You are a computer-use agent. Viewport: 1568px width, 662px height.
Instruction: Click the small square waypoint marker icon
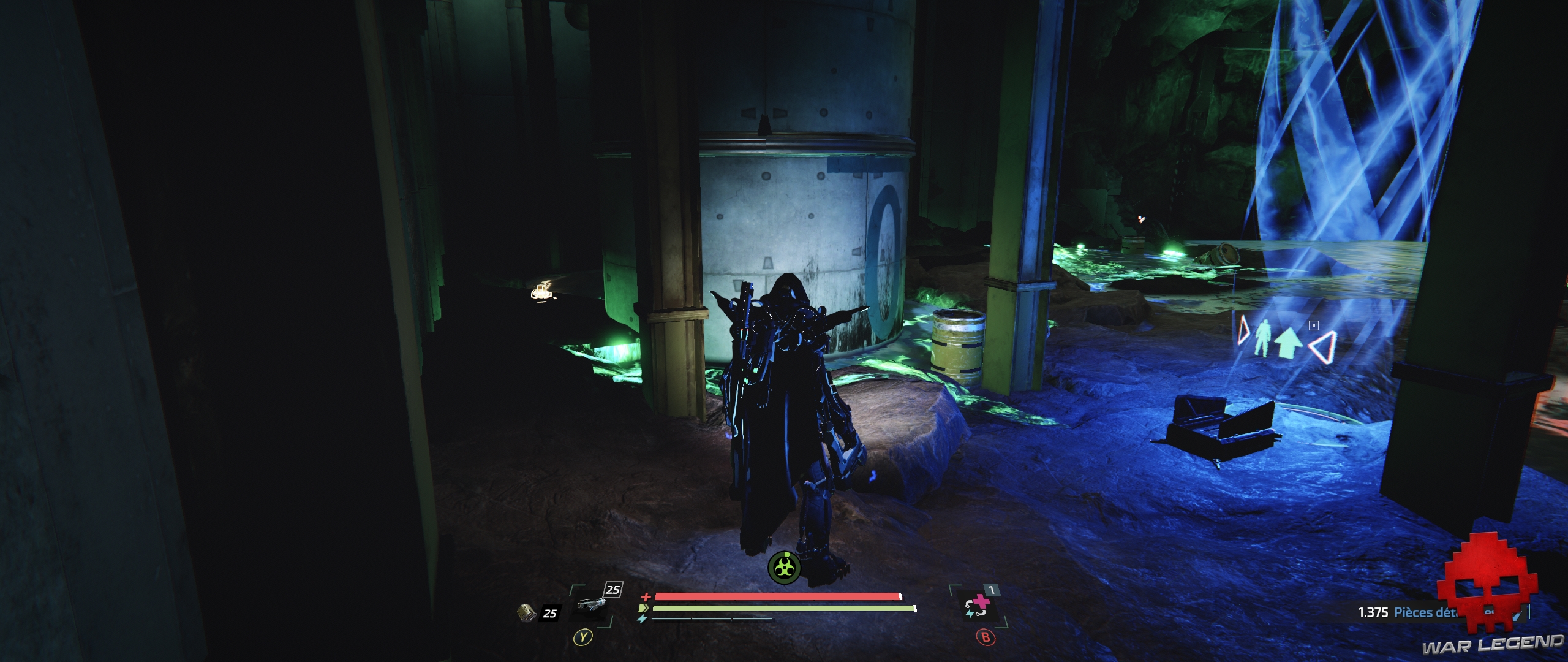point(1313,325)
